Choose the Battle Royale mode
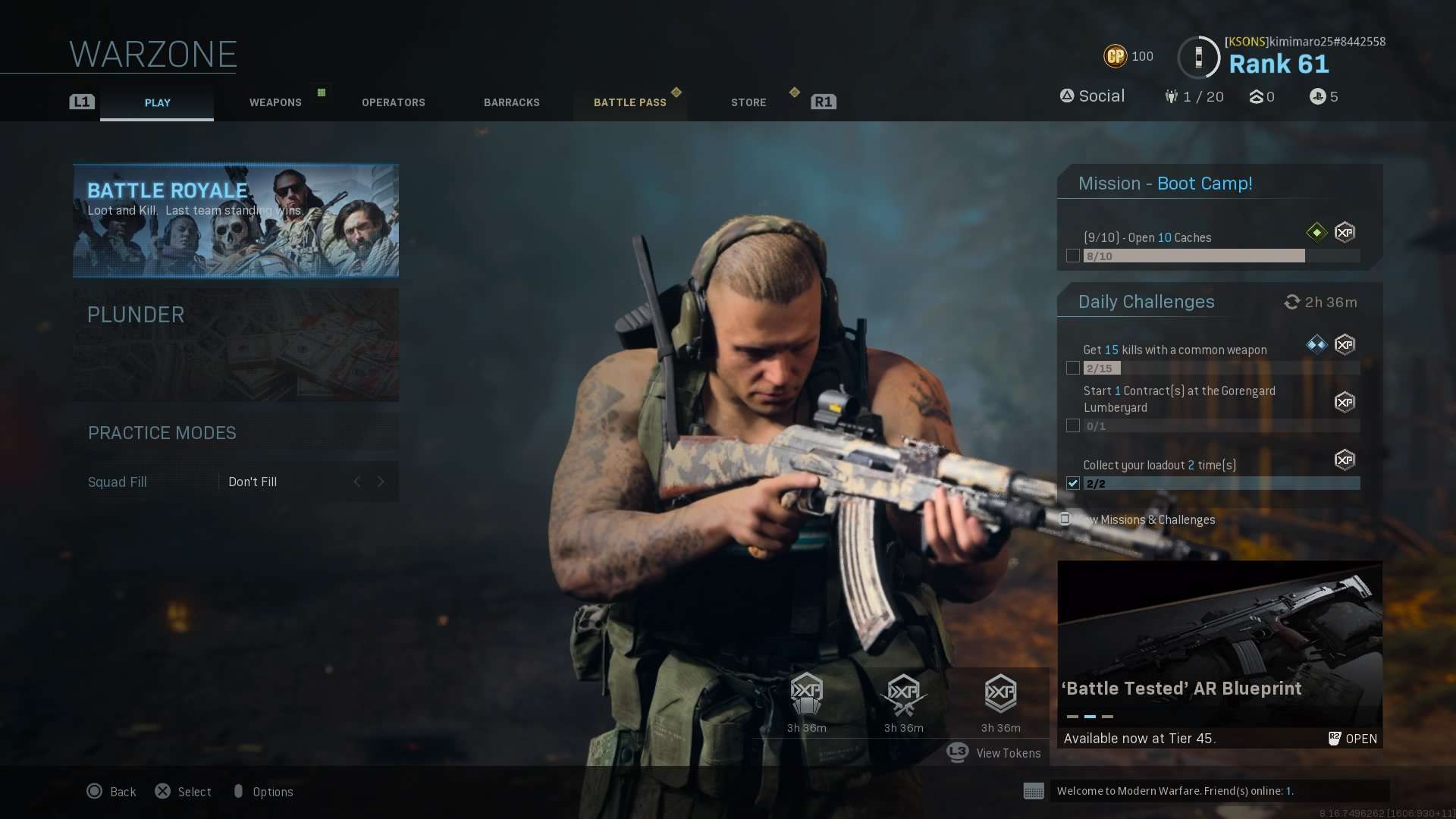 [236, 221]
